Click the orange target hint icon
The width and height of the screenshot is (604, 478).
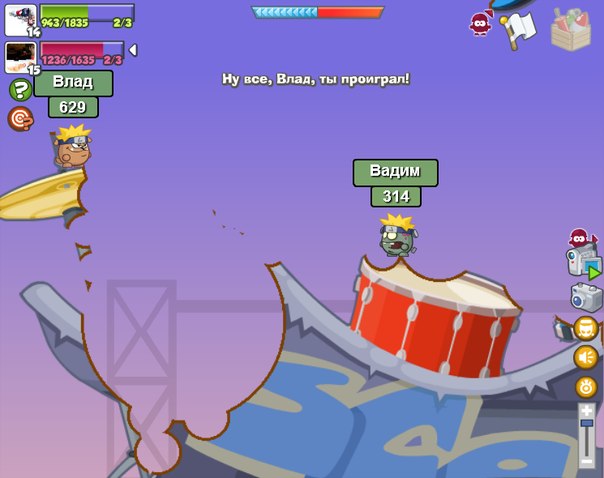click(19, 119)
